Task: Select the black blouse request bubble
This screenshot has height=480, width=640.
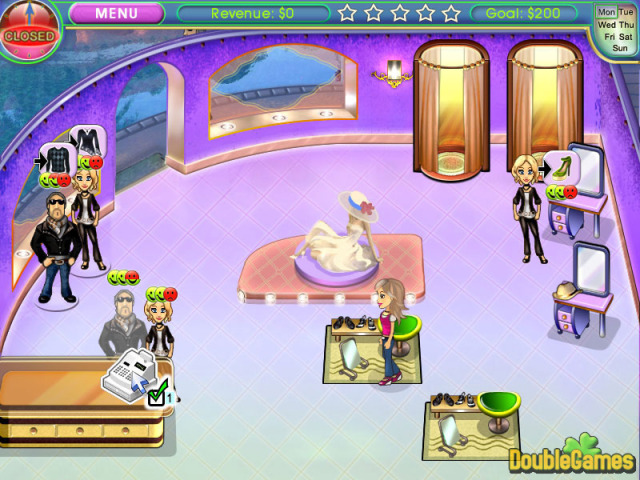Action: pyautogui.click(x=88, y=140)
